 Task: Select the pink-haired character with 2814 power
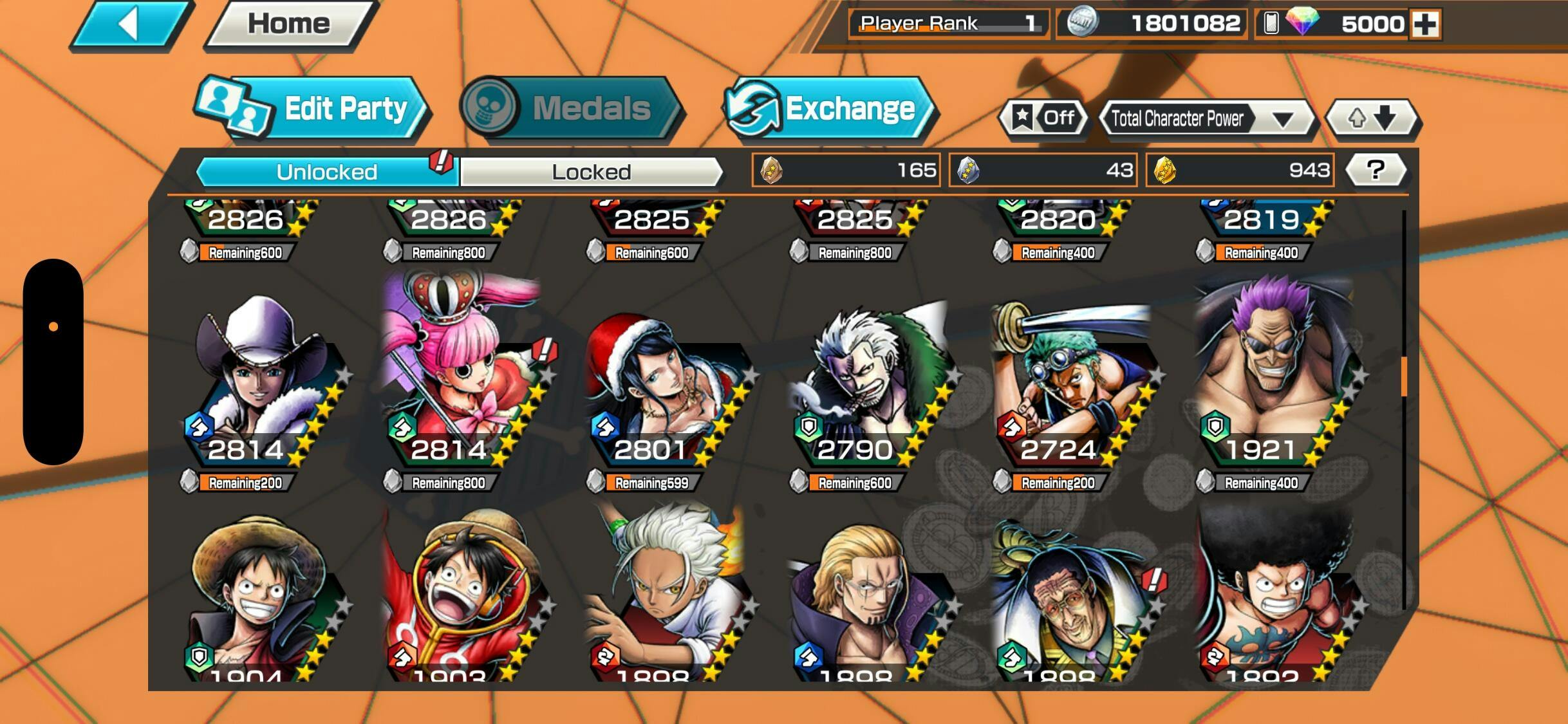460,380
